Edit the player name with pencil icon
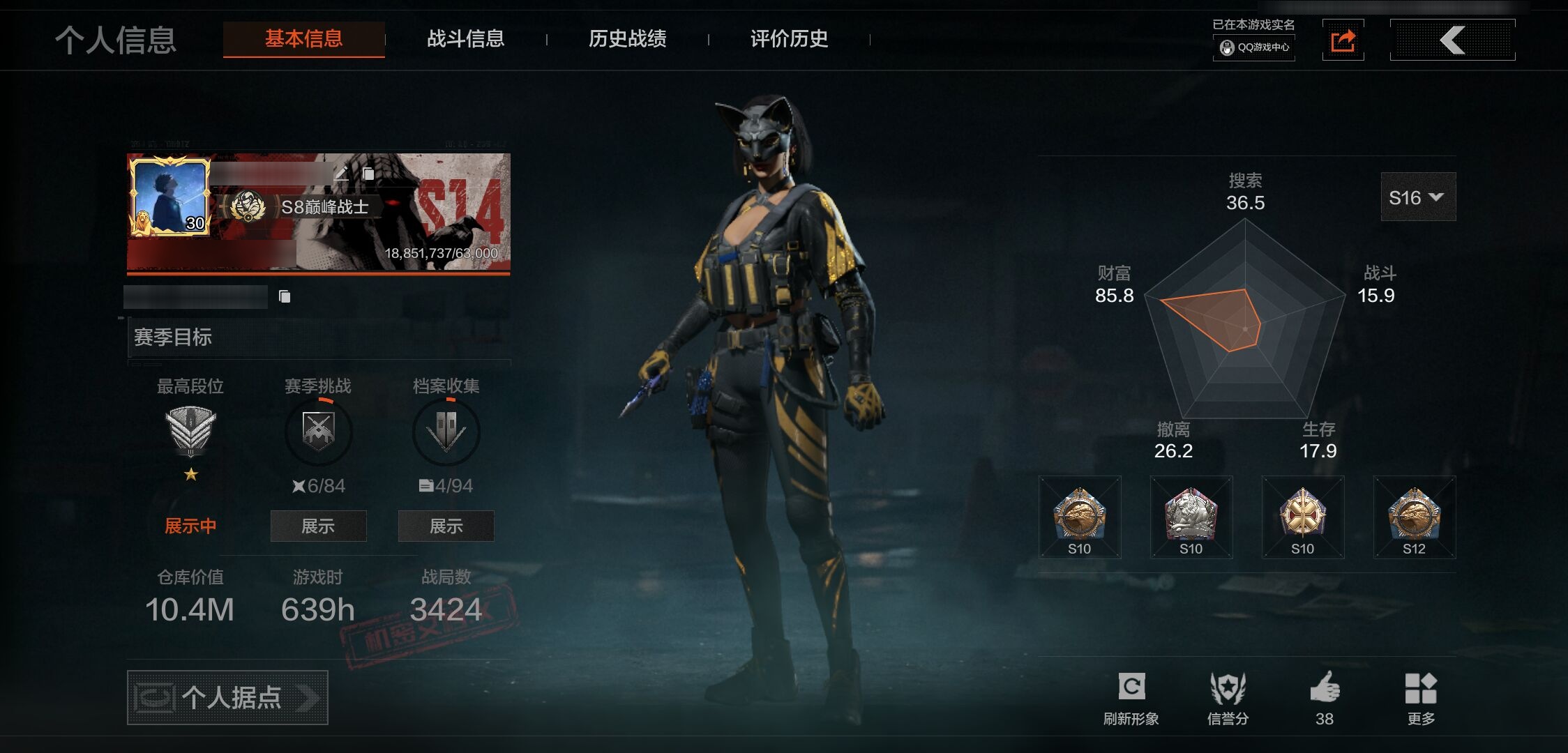Image resolution: width=1568 pixels, height=753 pixels. (341, 172)
